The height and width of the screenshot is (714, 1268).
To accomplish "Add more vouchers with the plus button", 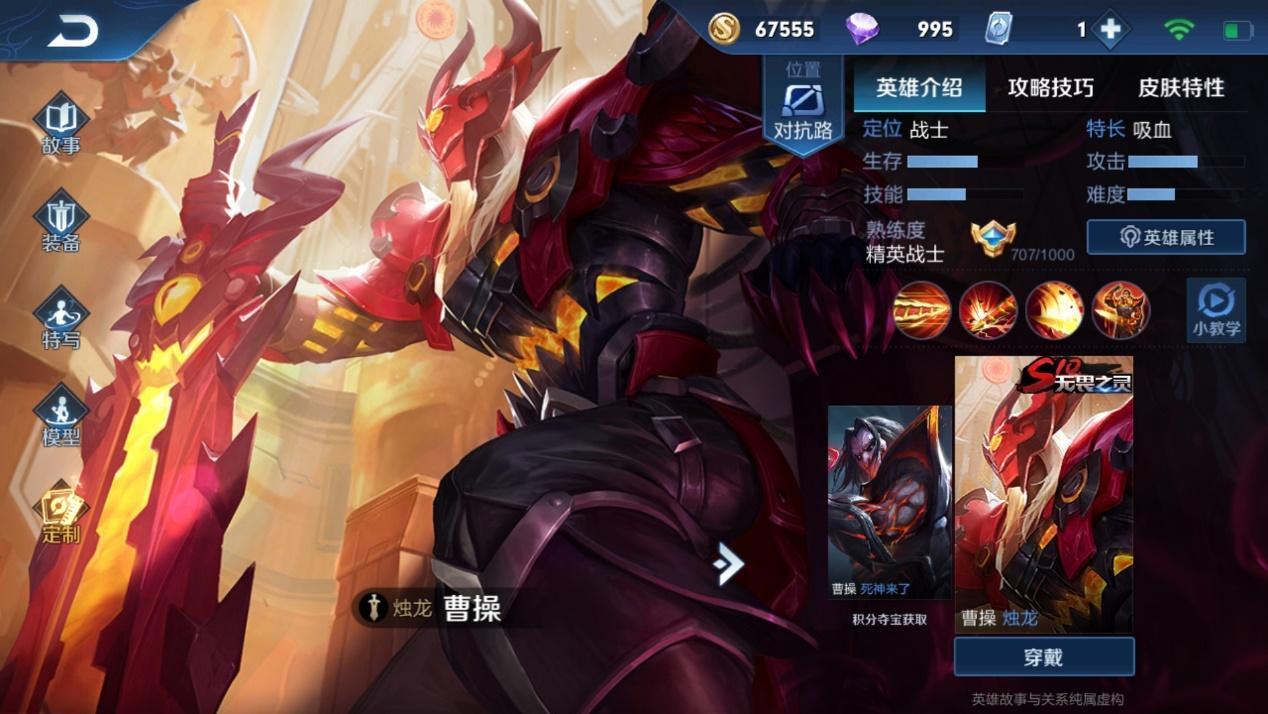I will [1110, 30].
